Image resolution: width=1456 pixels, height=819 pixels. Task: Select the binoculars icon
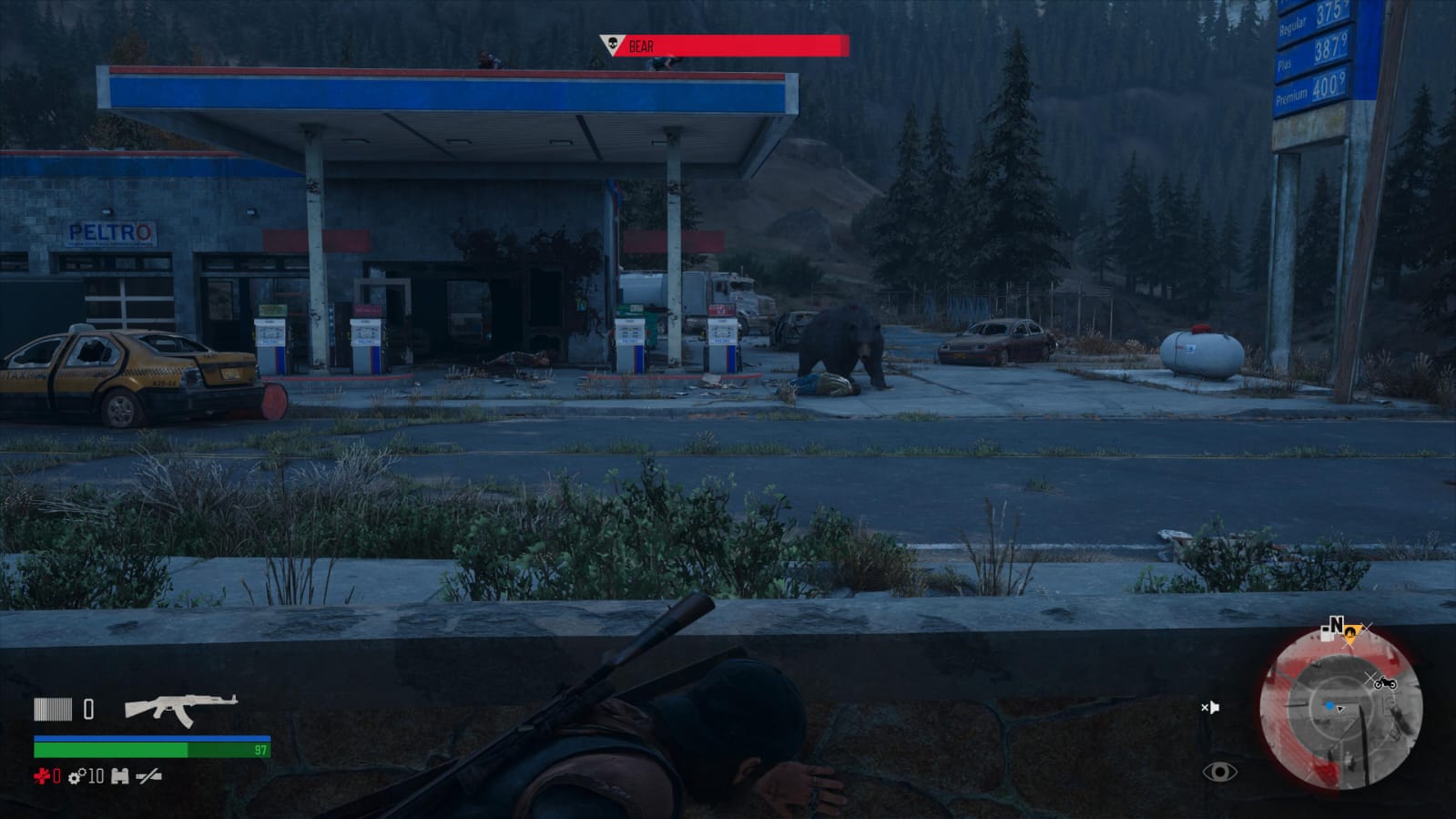click(119, 776)
